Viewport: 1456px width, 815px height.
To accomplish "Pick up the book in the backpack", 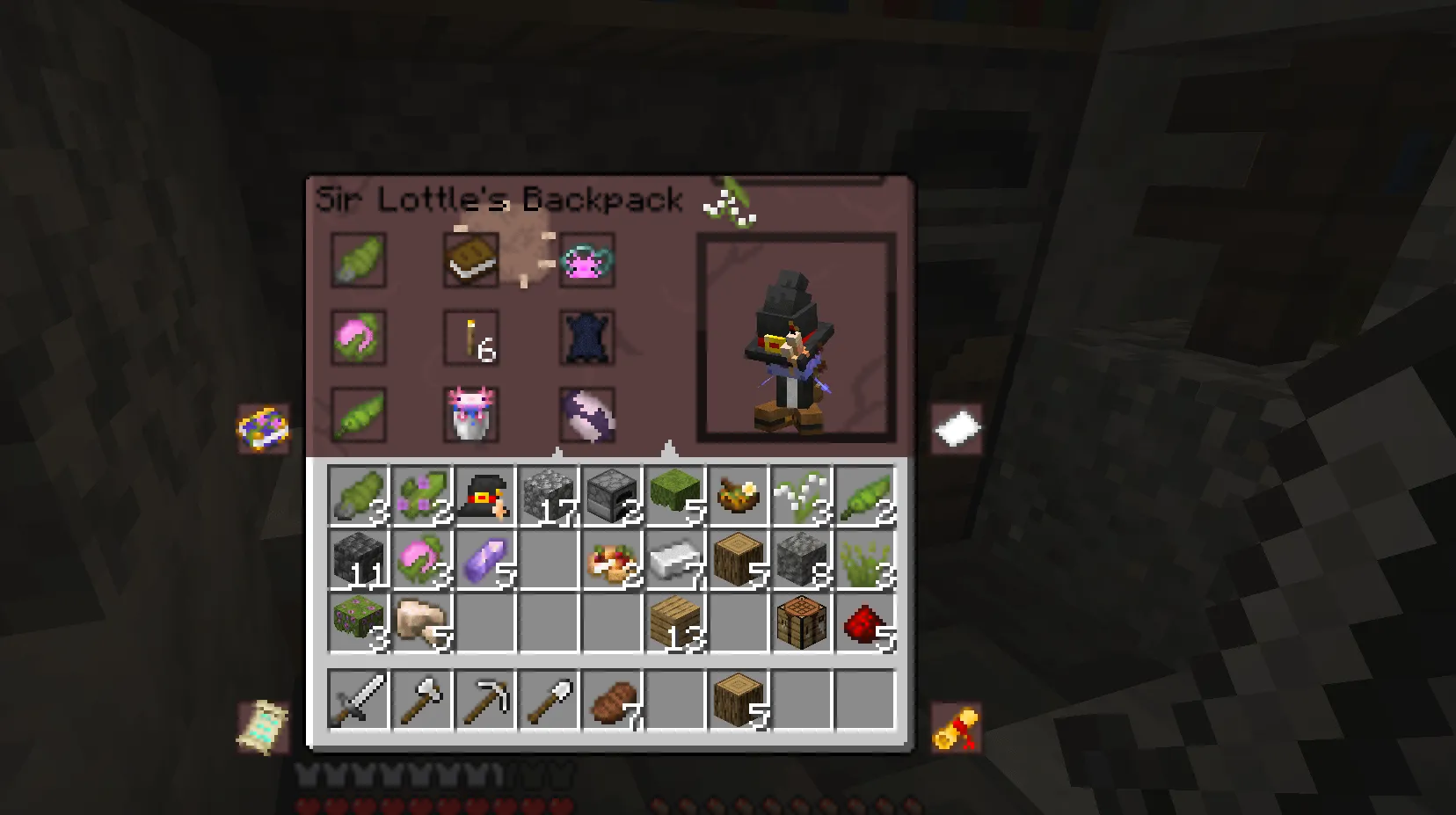I will click(471, 259).
